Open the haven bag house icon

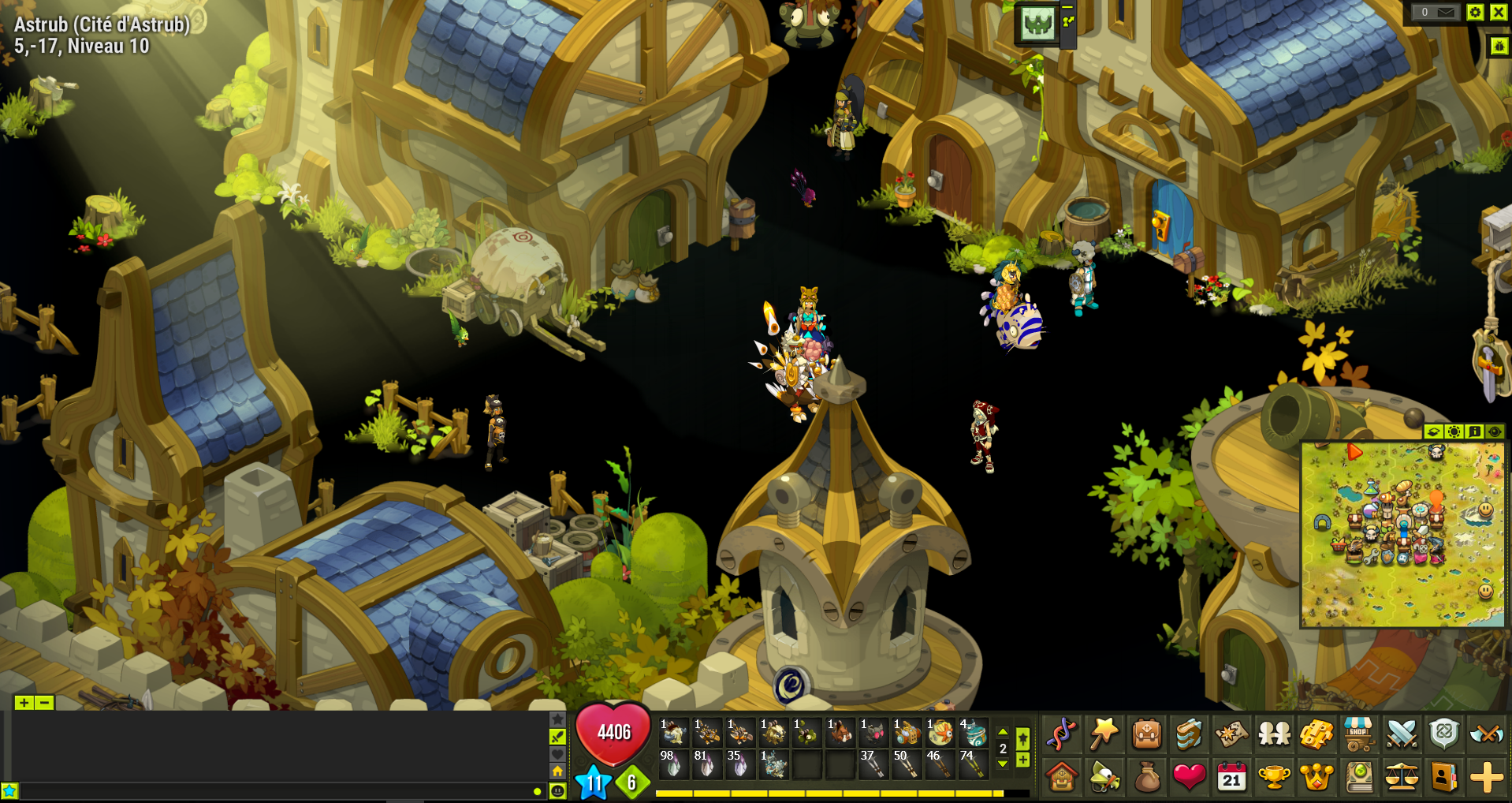tap(1062, 778)
